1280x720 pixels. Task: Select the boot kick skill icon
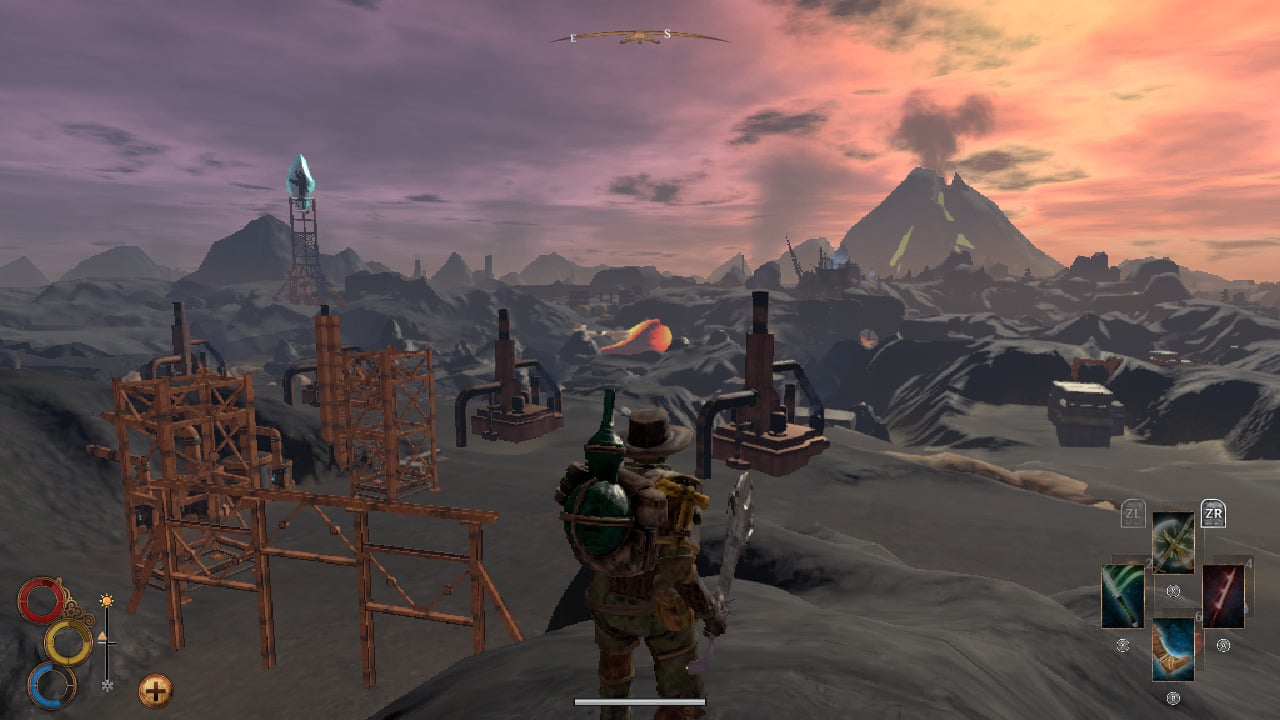tap(1172, 650)
